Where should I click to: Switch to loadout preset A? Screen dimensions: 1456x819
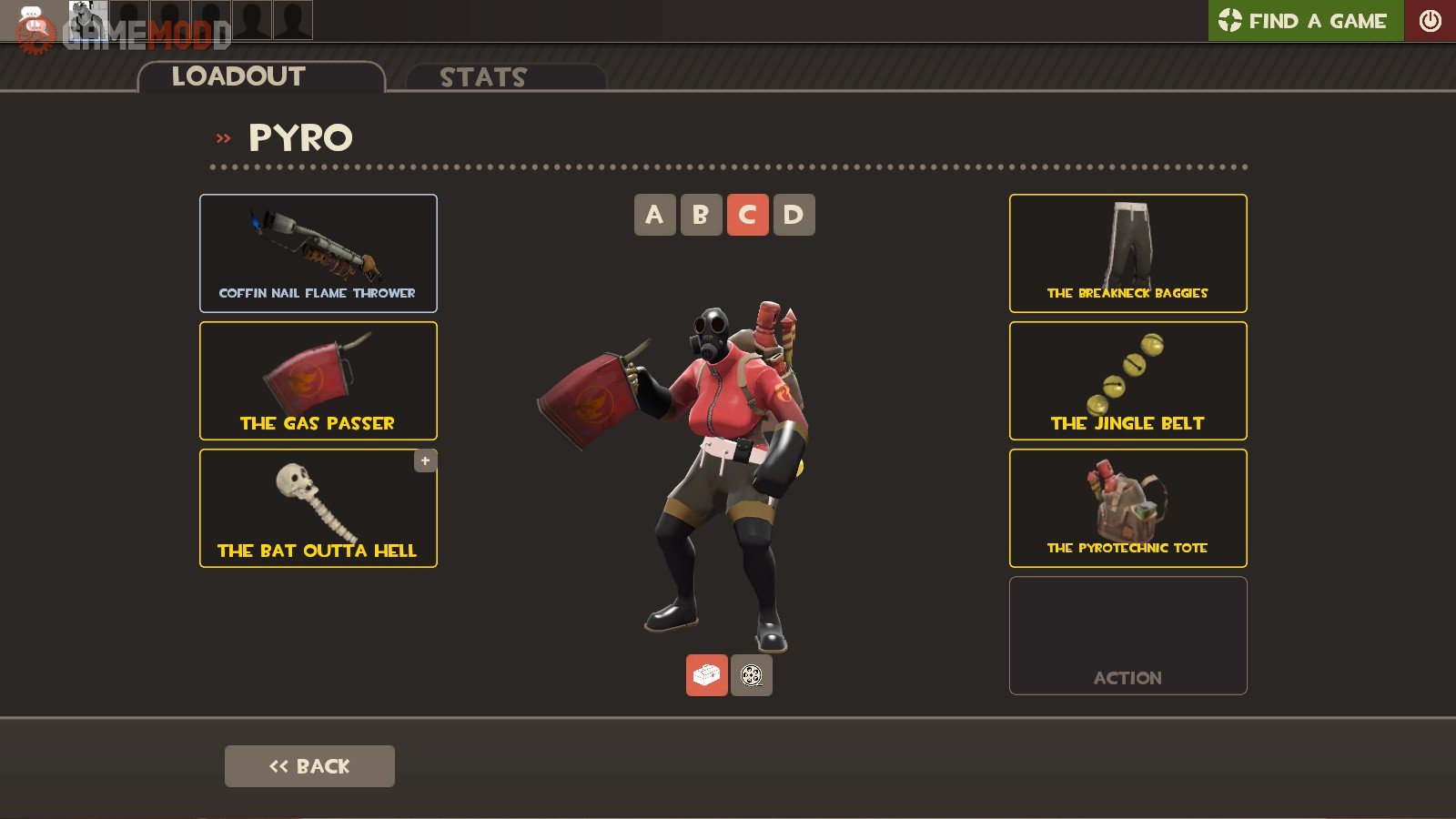pyautogui.click(x=654, y=215)
